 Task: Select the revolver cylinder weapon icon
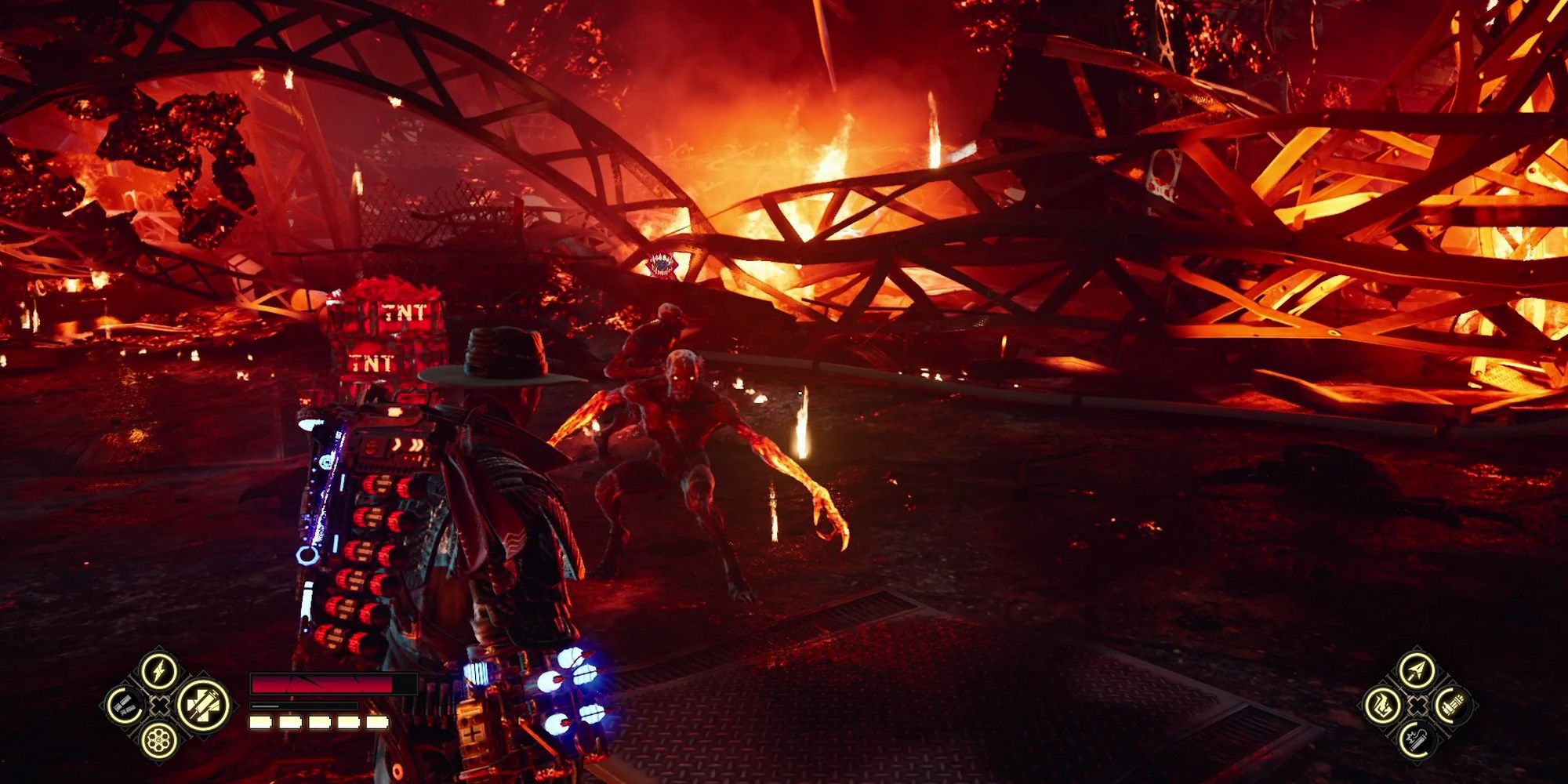click(x=158, y=739)
